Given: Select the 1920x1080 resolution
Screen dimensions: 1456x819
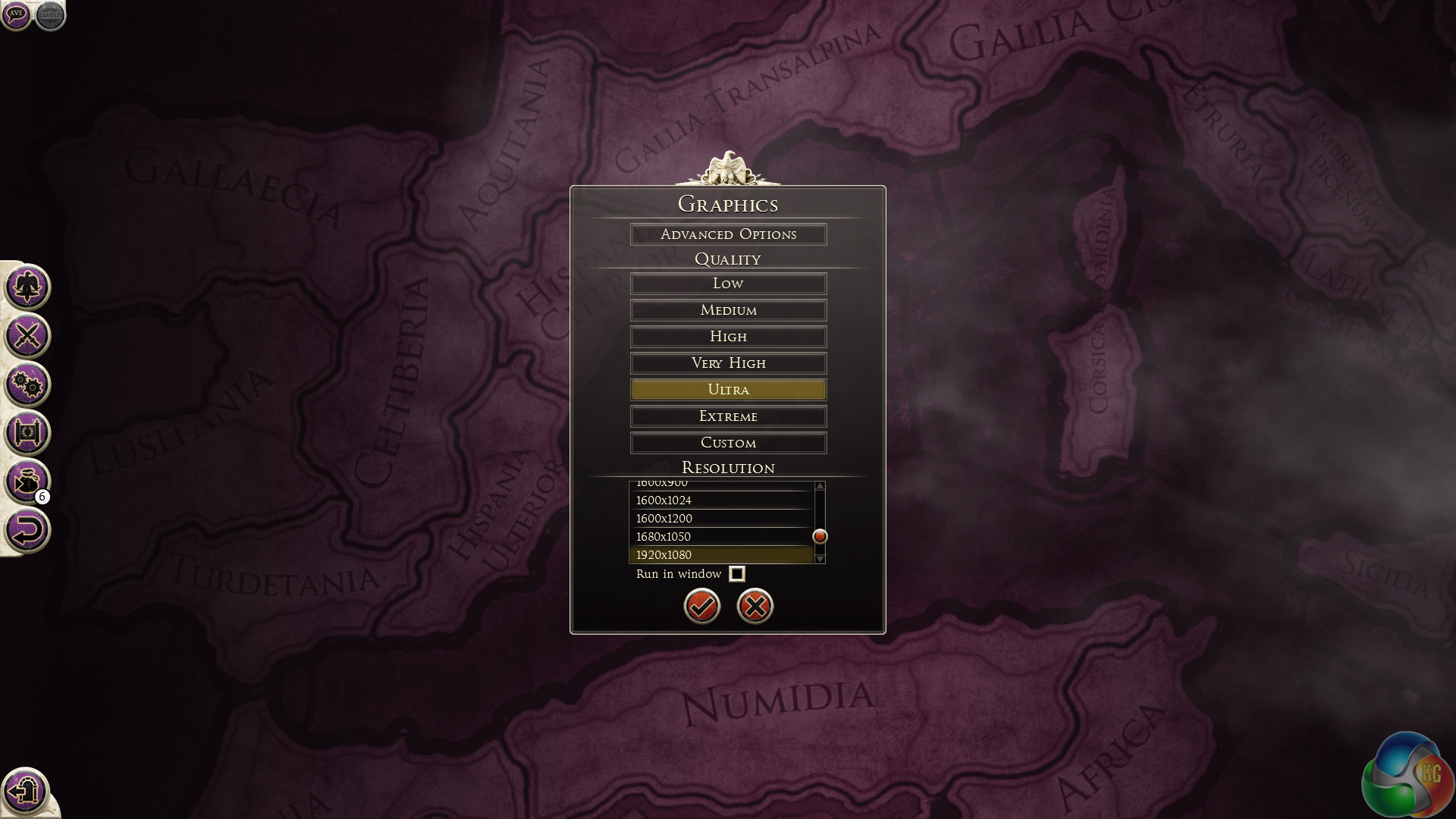Looking at the screenshot, I should [x=720, y=555].
